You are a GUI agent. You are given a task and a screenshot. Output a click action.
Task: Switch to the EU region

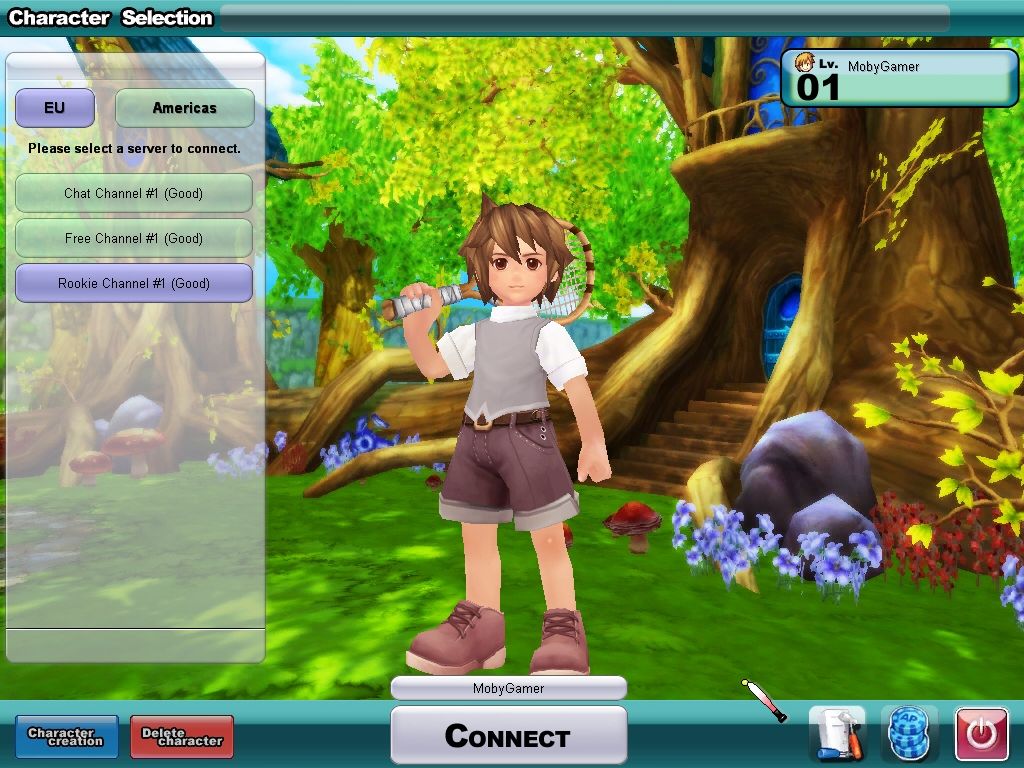point(54,108)
